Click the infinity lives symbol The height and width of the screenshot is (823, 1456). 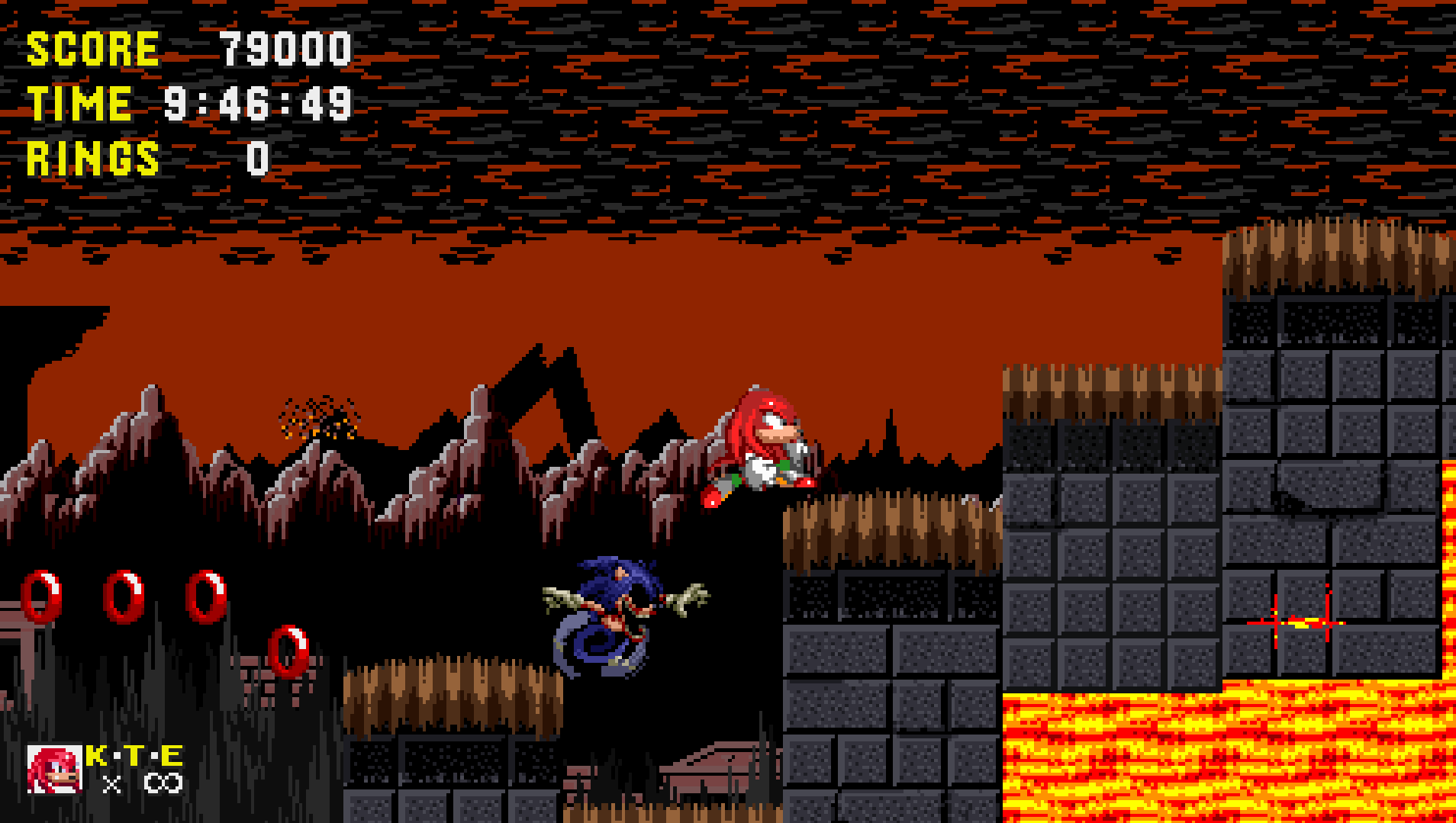(x=165, y=781)
